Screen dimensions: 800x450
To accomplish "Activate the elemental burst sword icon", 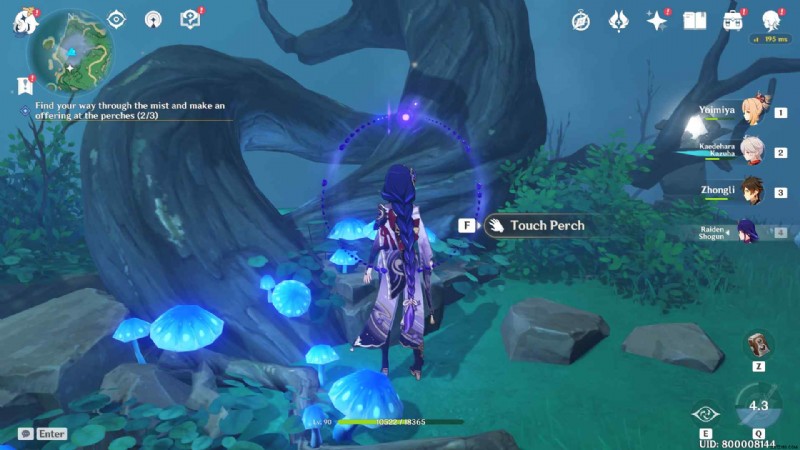I will pyautogui.click(x=757, y=407).
